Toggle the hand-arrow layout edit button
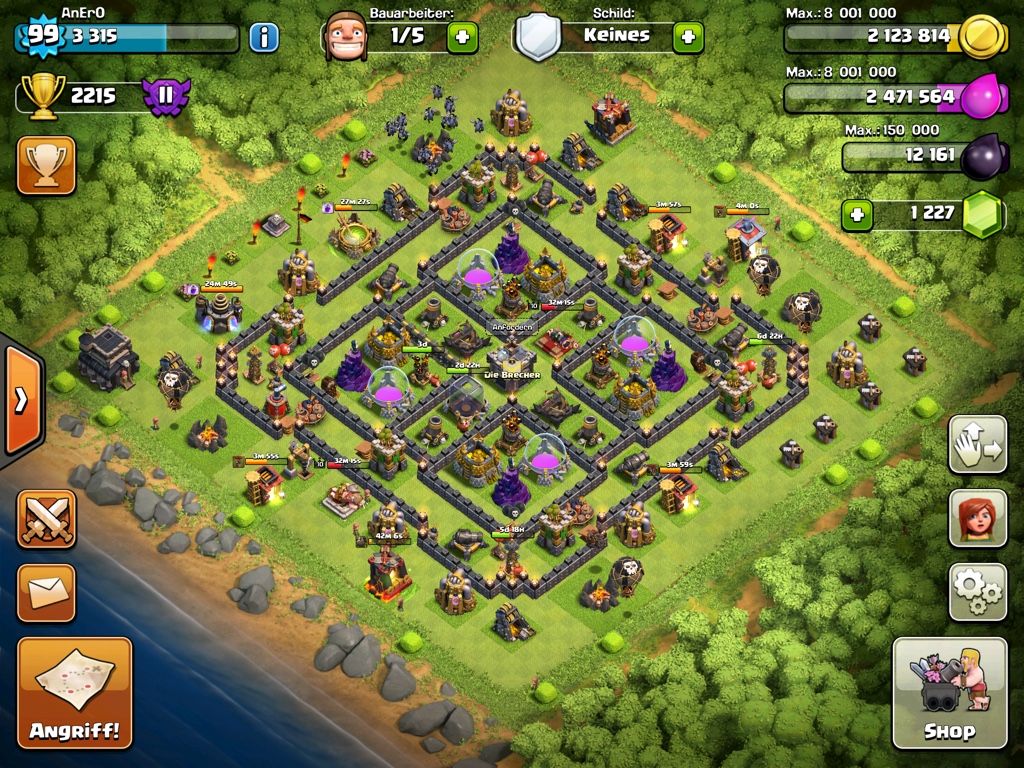The height and width of the screenshot is (768, 1024). (x=977, y=445)
